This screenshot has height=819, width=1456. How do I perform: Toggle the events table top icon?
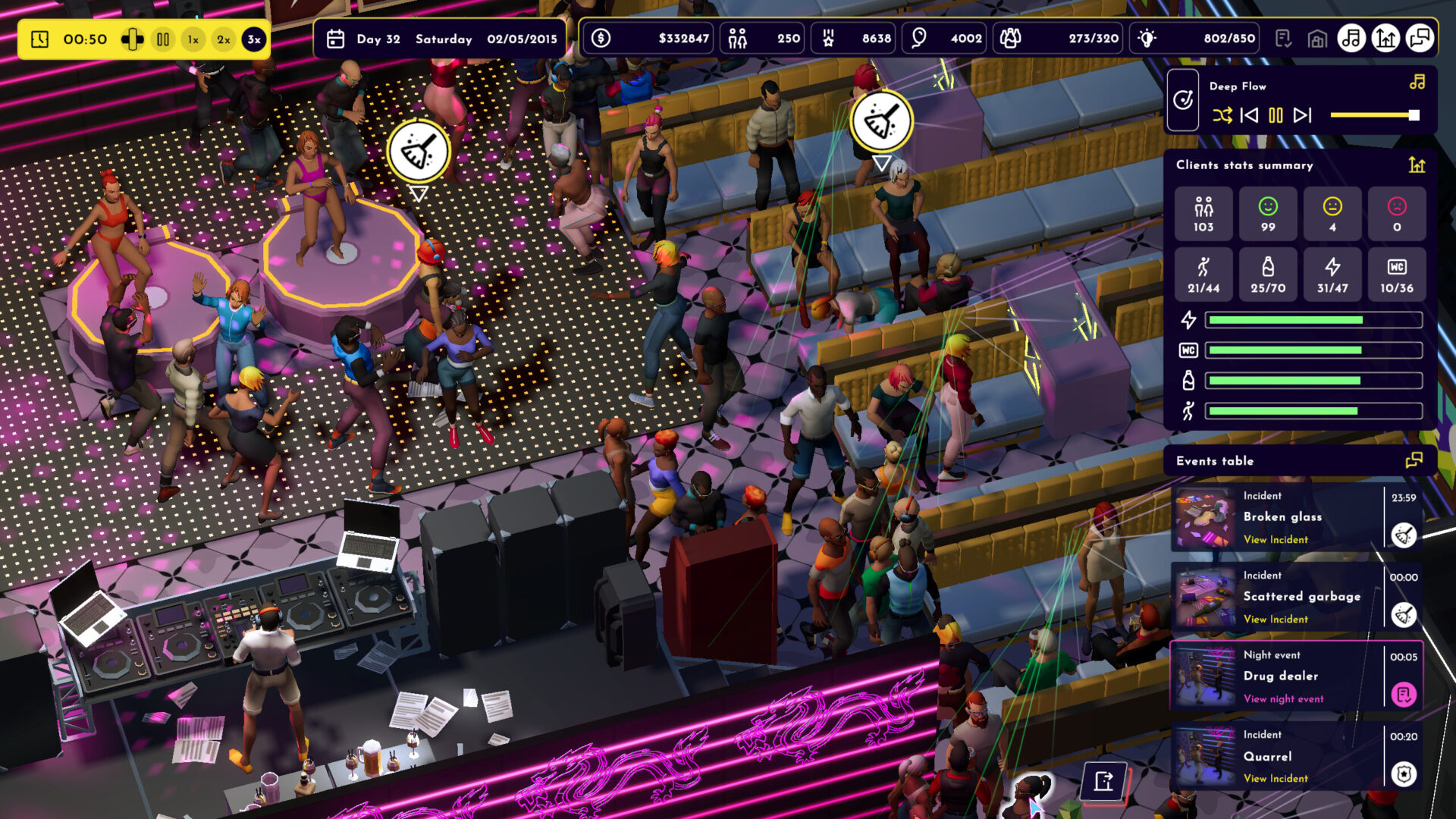1420,39
